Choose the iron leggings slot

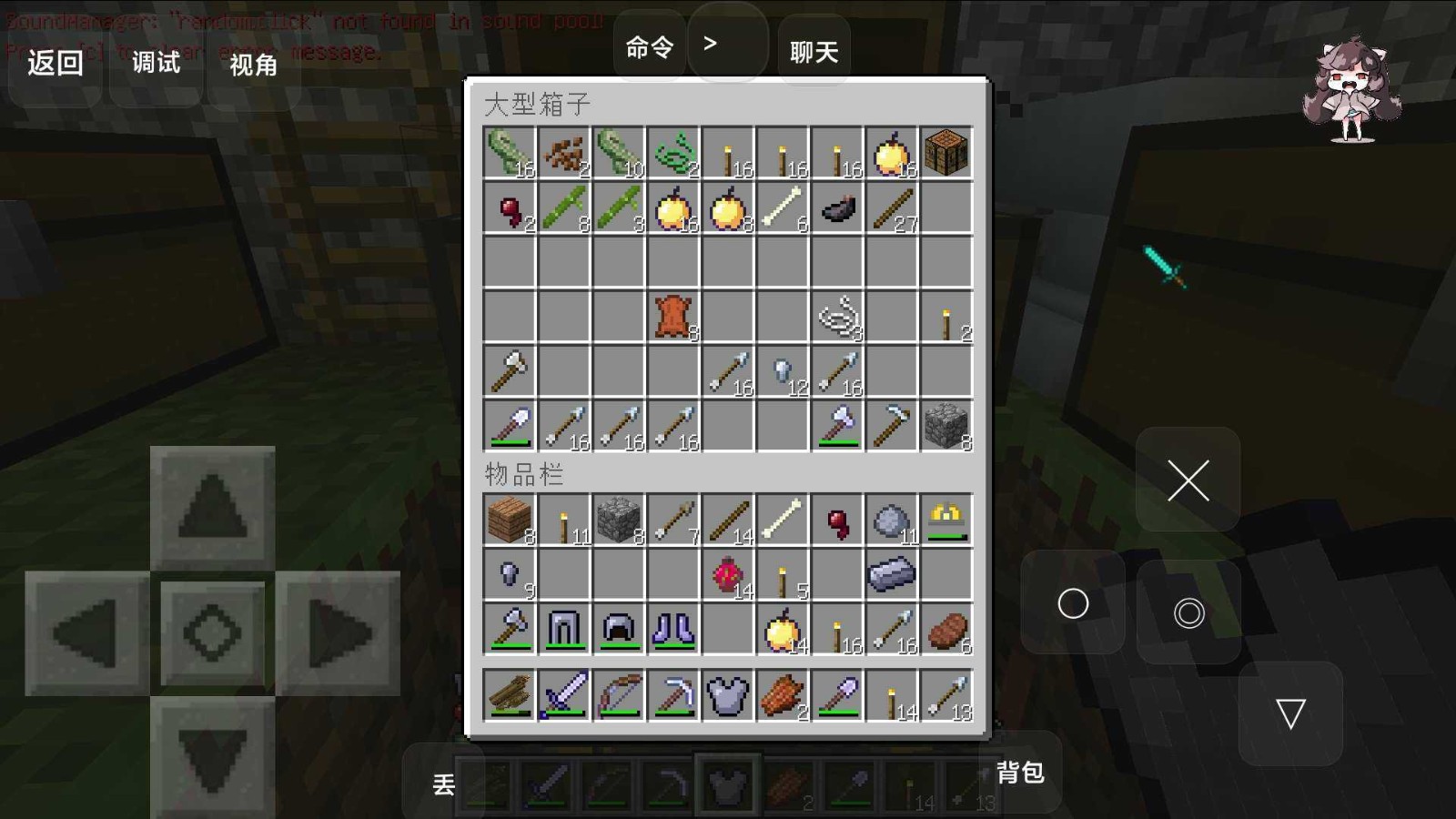tap(563, 629)
